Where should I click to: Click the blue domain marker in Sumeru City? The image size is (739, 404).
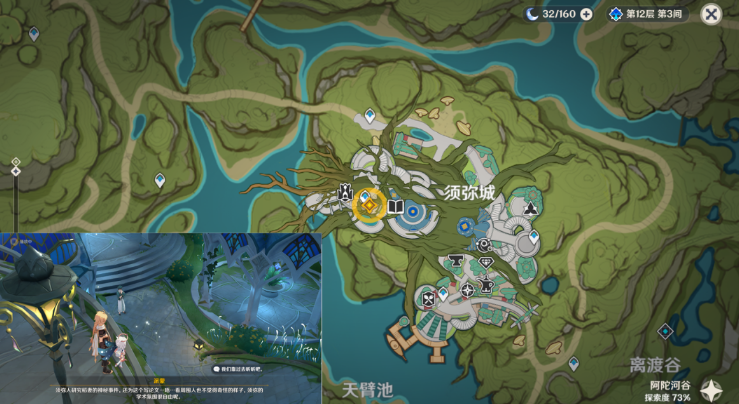pyautogui.click(x=465, y=226)
